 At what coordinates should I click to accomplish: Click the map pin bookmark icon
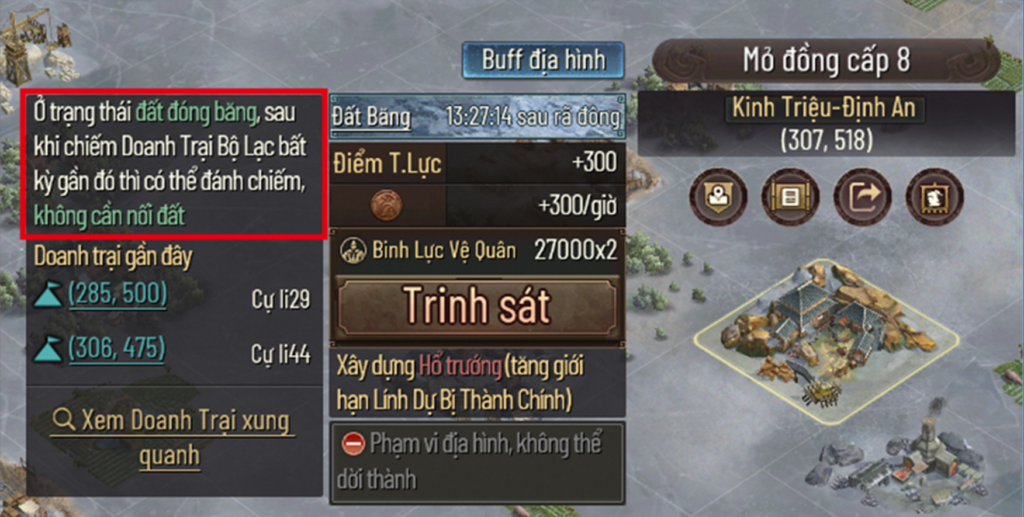click(x=718, y=197)
